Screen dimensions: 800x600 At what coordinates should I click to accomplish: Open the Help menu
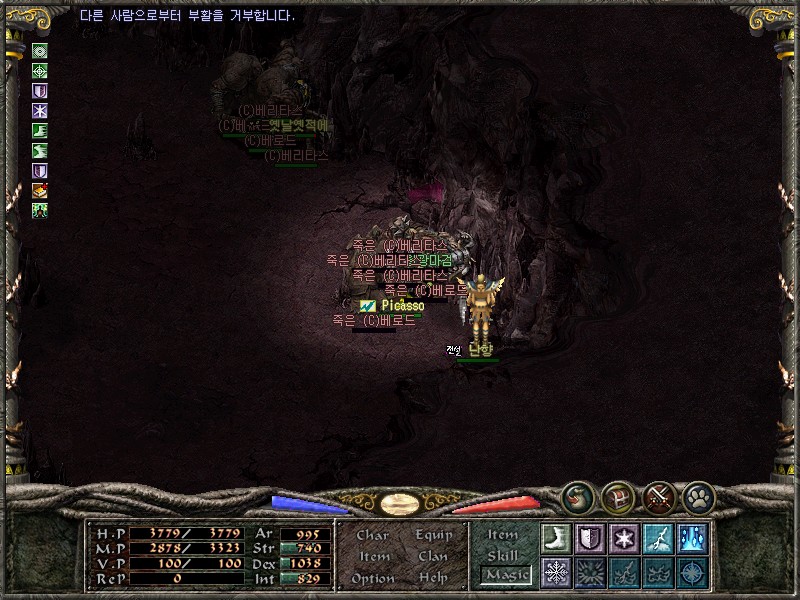click(433, 578)
